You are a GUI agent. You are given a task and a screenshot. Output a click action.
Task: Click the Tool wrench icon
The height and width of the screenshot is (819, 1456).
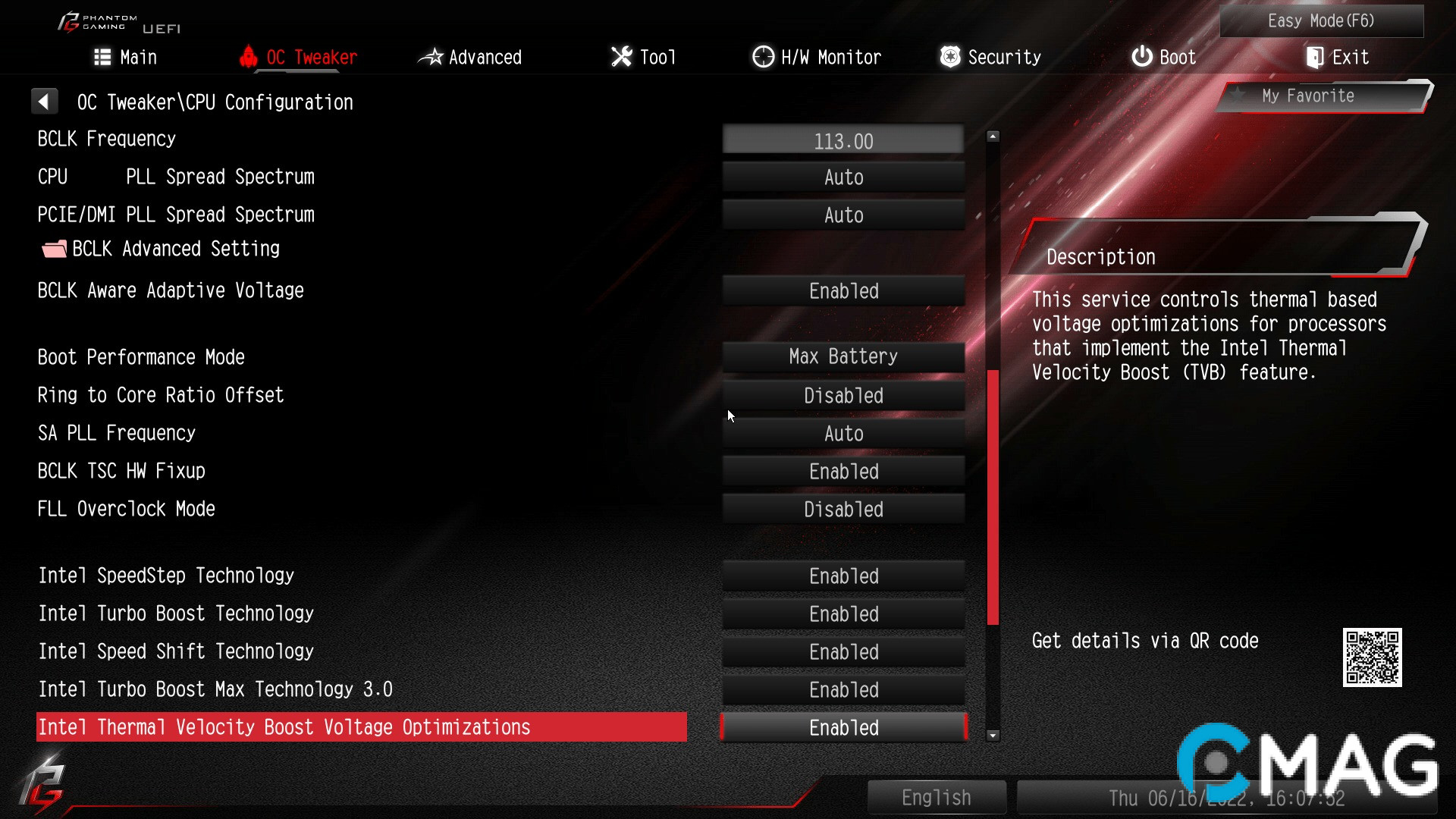click(620, 56)
